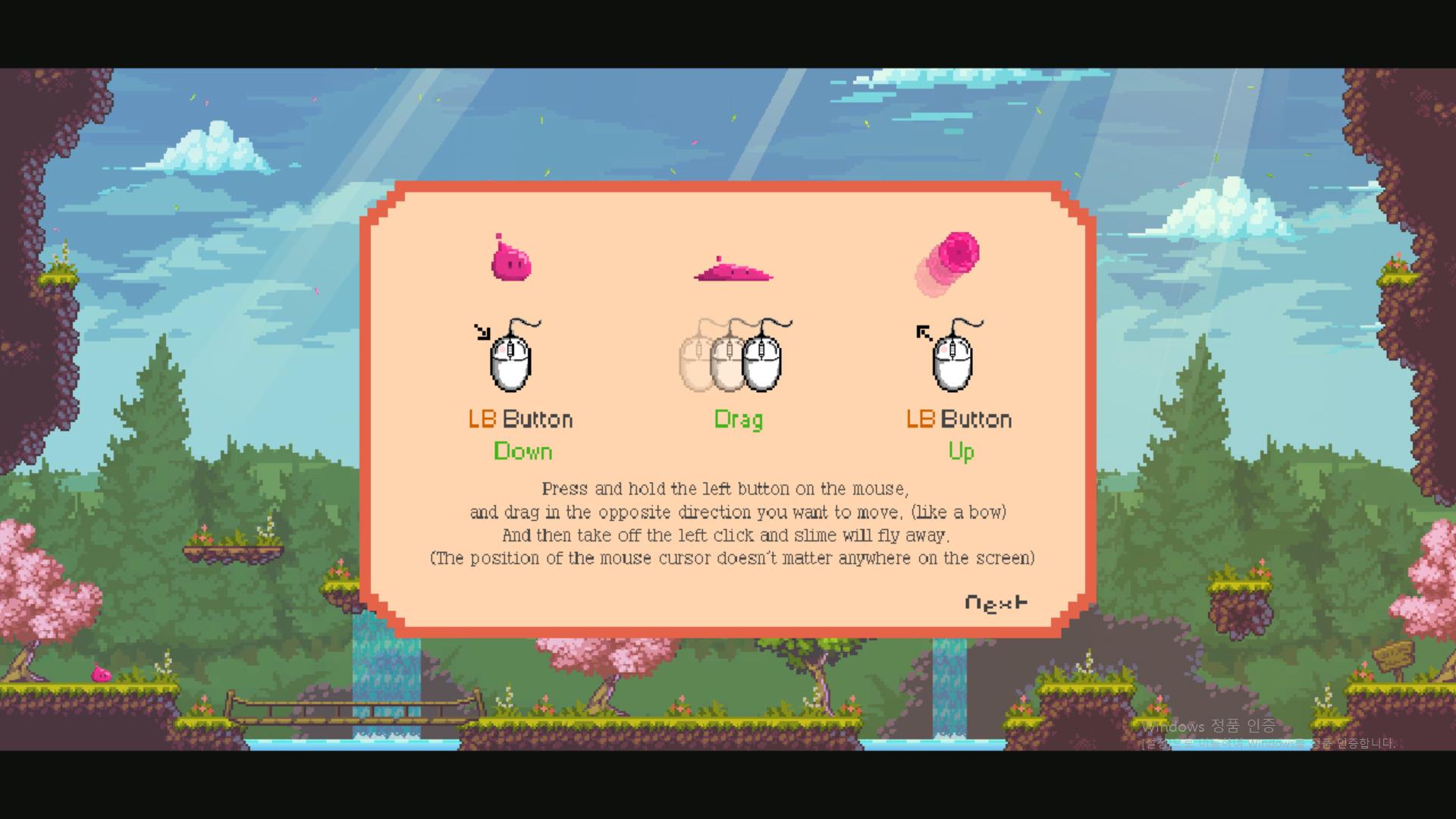
Task: Click the green Drag label
Action: tap(739, 419)
